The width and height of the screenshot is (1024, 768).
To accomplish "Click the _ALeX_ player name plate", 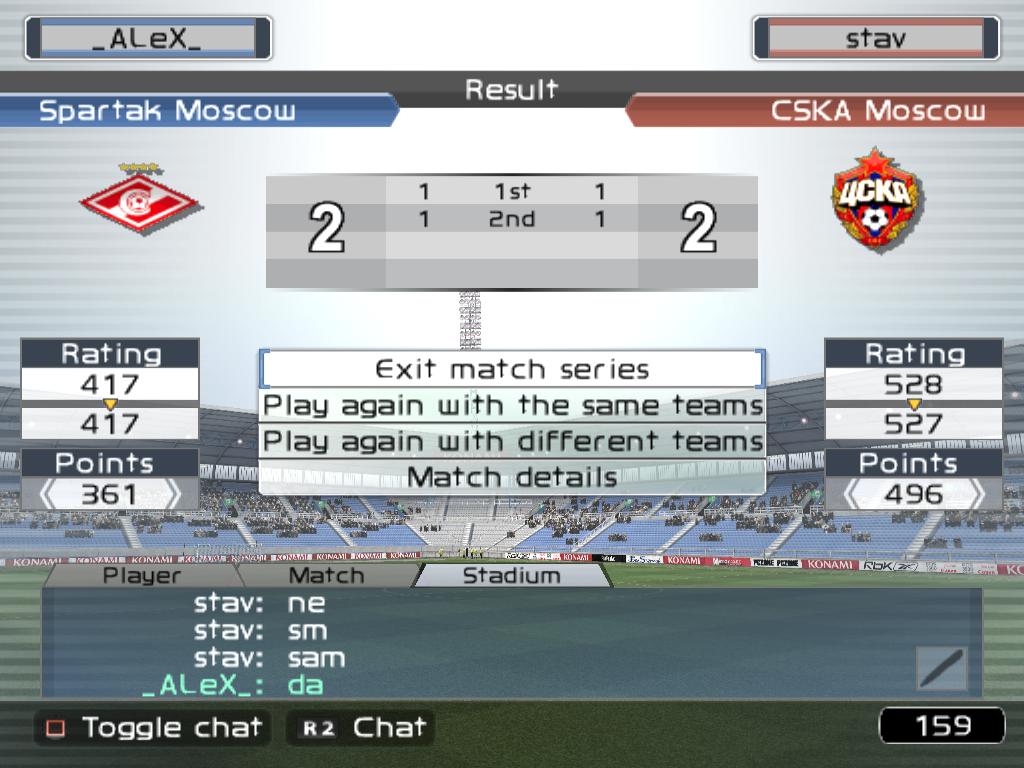I will pos(148,38).
